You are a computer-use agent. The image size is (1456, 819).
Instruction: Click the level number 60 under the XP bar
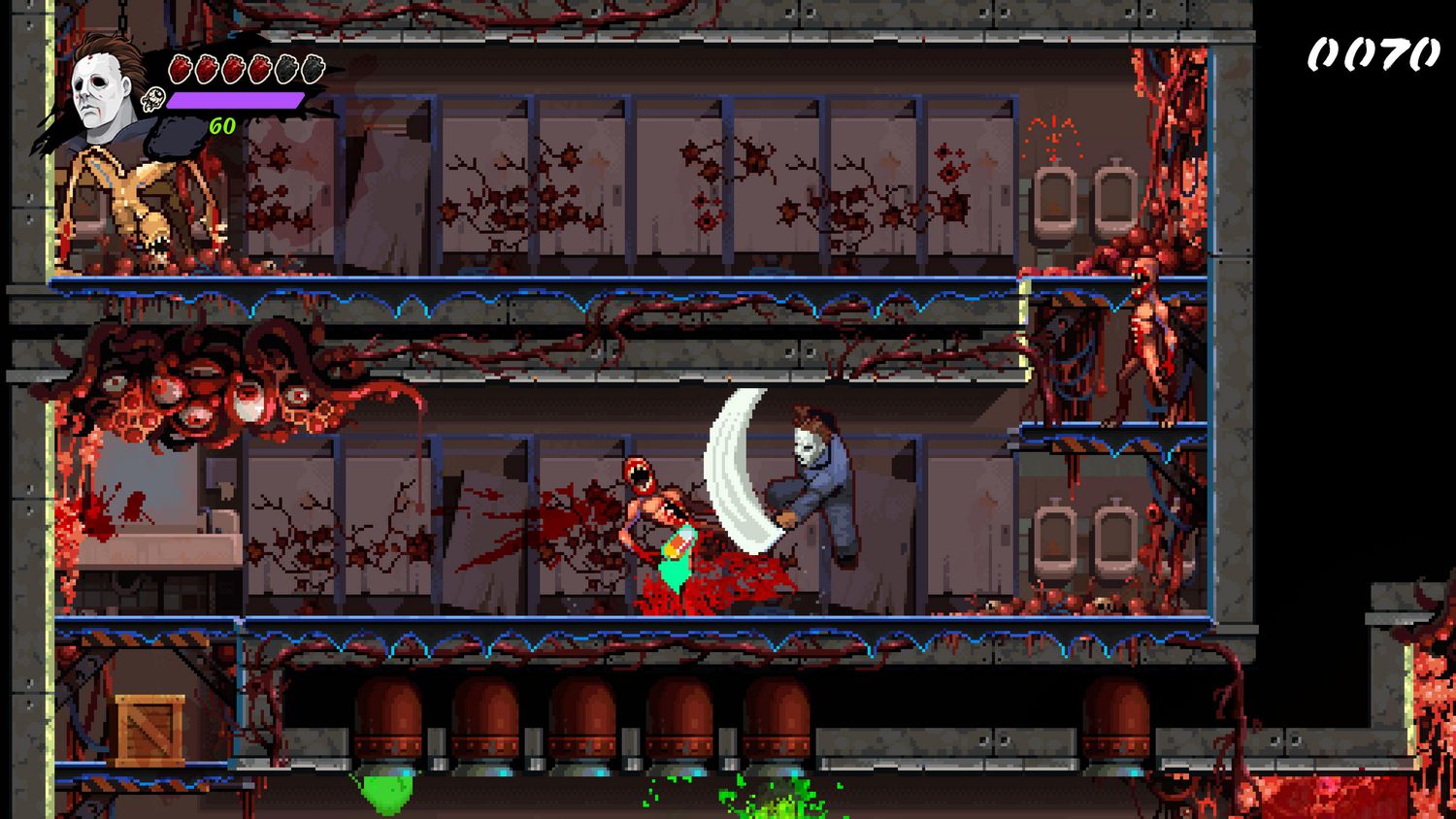click(221, 124)
